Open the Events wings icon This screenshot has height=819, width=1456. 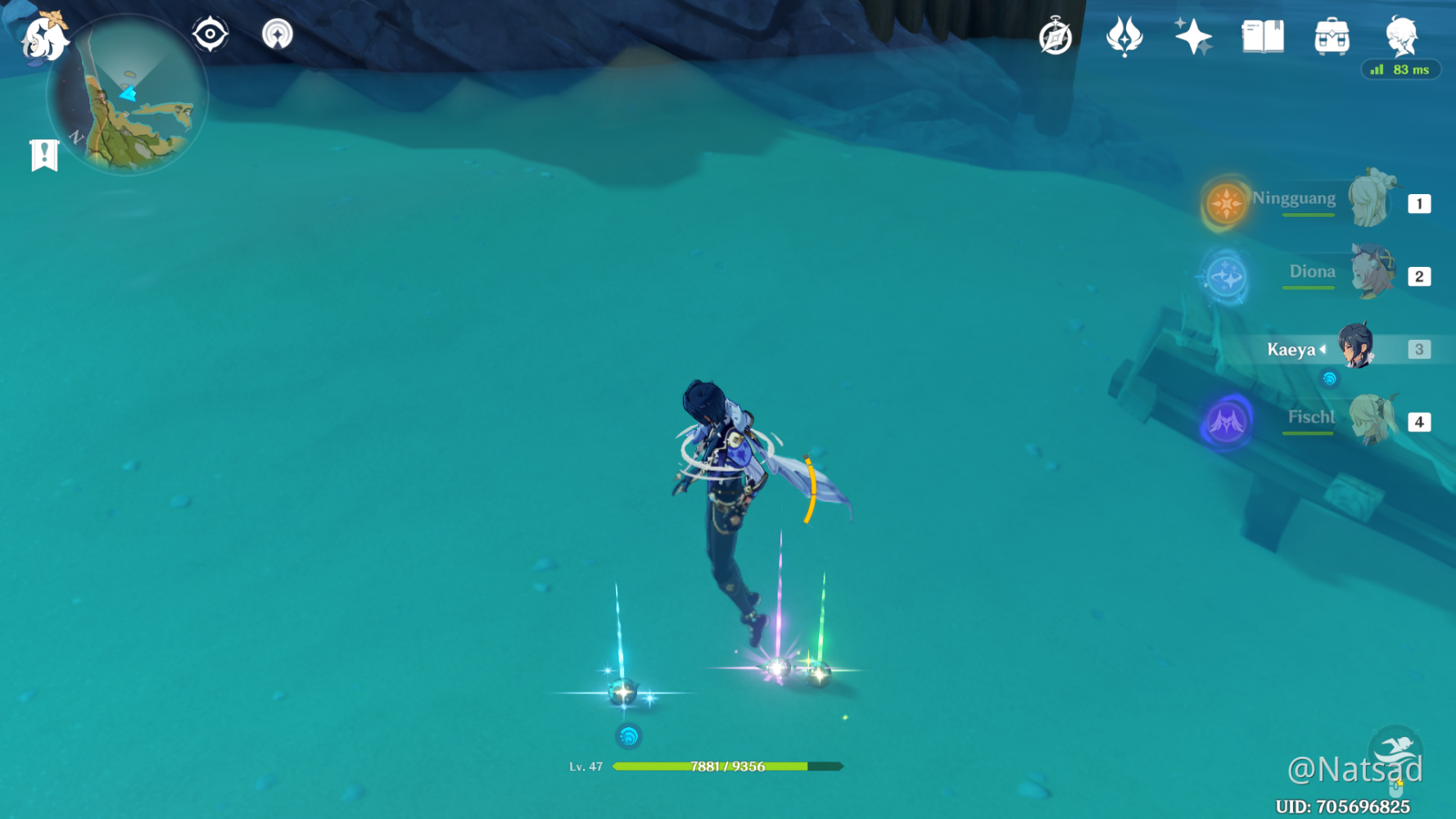[1124, 35]
